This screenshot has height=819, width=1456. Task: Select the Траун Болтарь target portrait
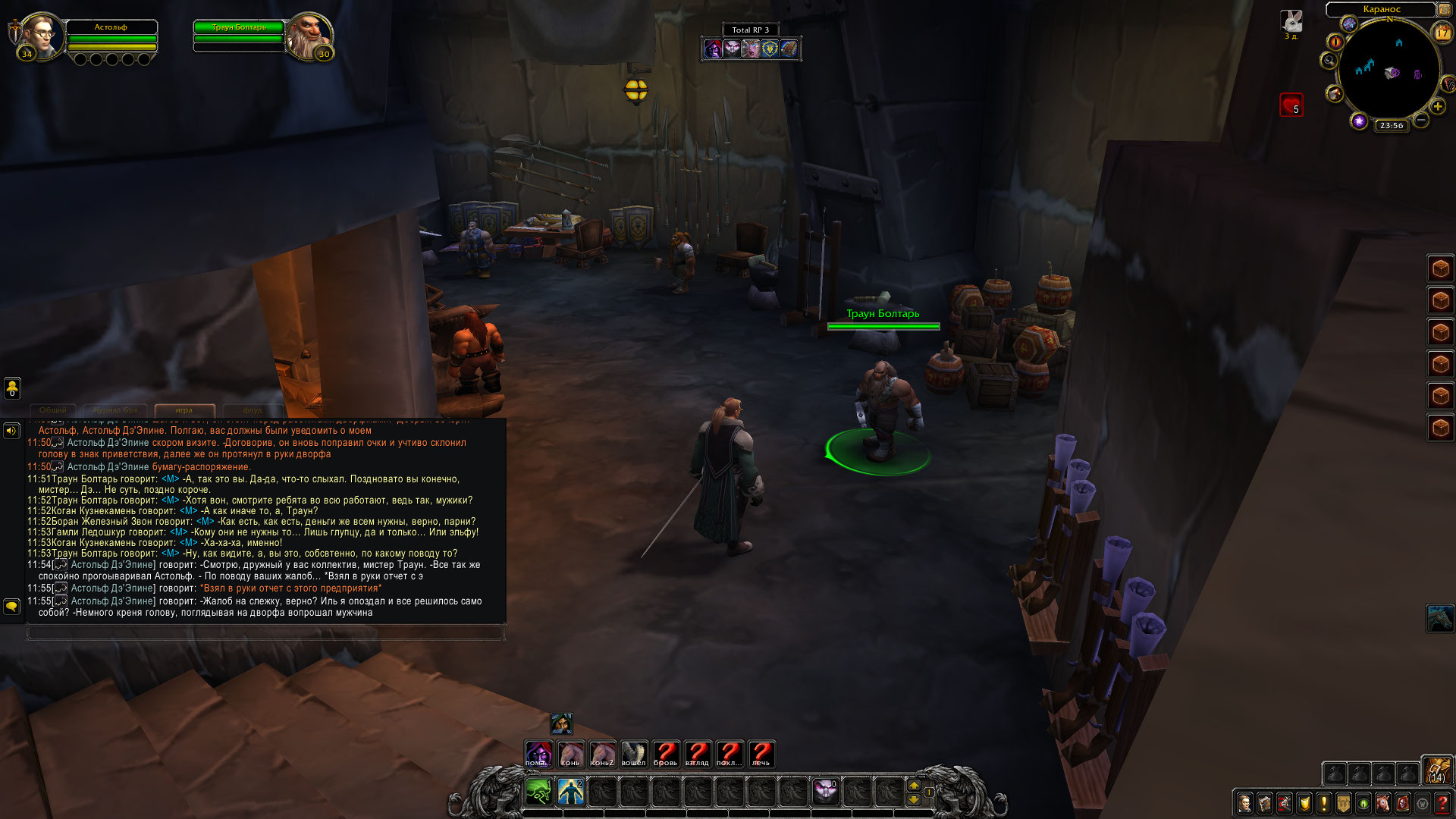click(309, 36)
